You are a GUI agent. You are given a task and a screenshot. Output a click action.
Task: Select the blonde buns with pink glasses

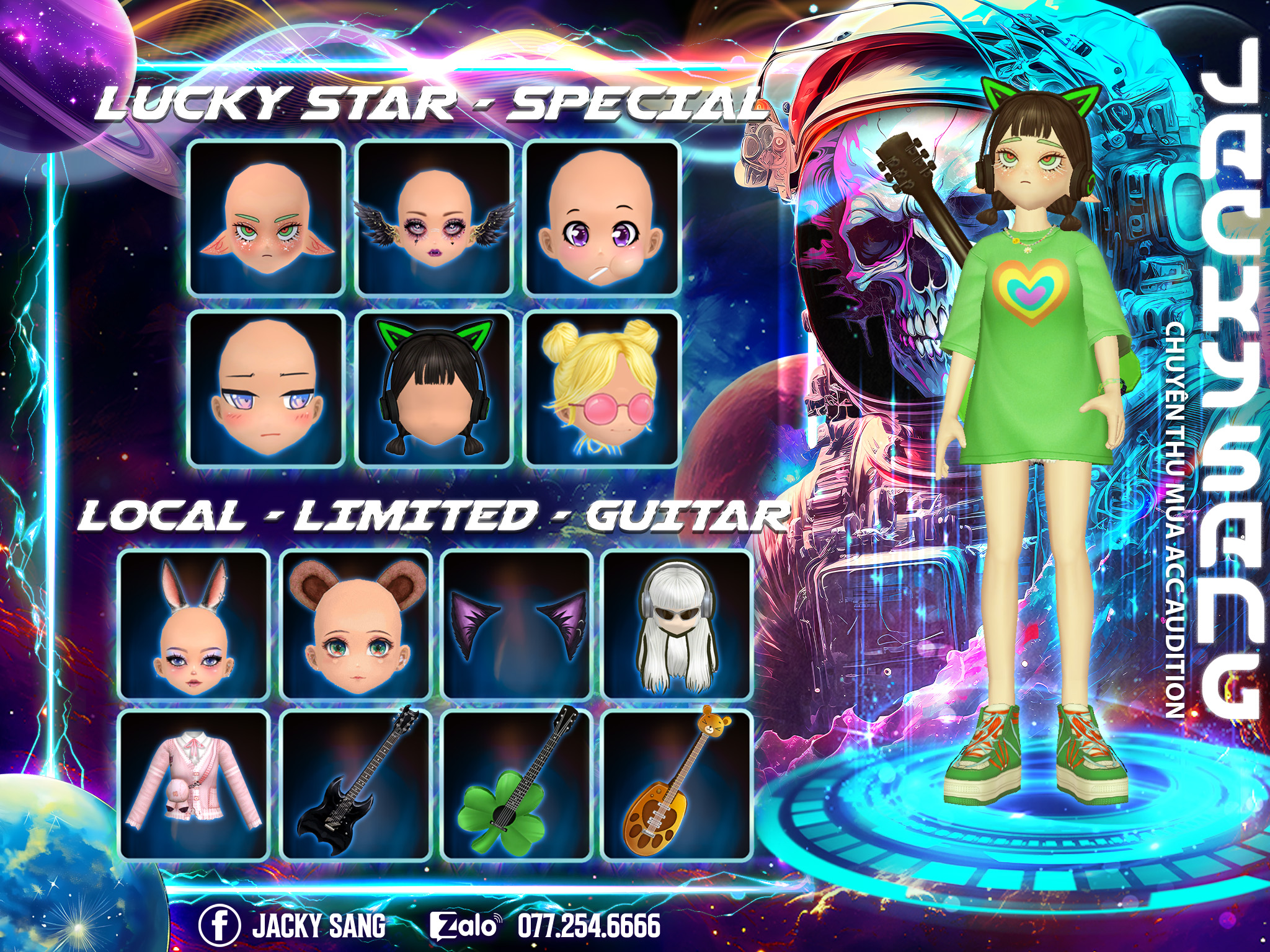(602, 389)
